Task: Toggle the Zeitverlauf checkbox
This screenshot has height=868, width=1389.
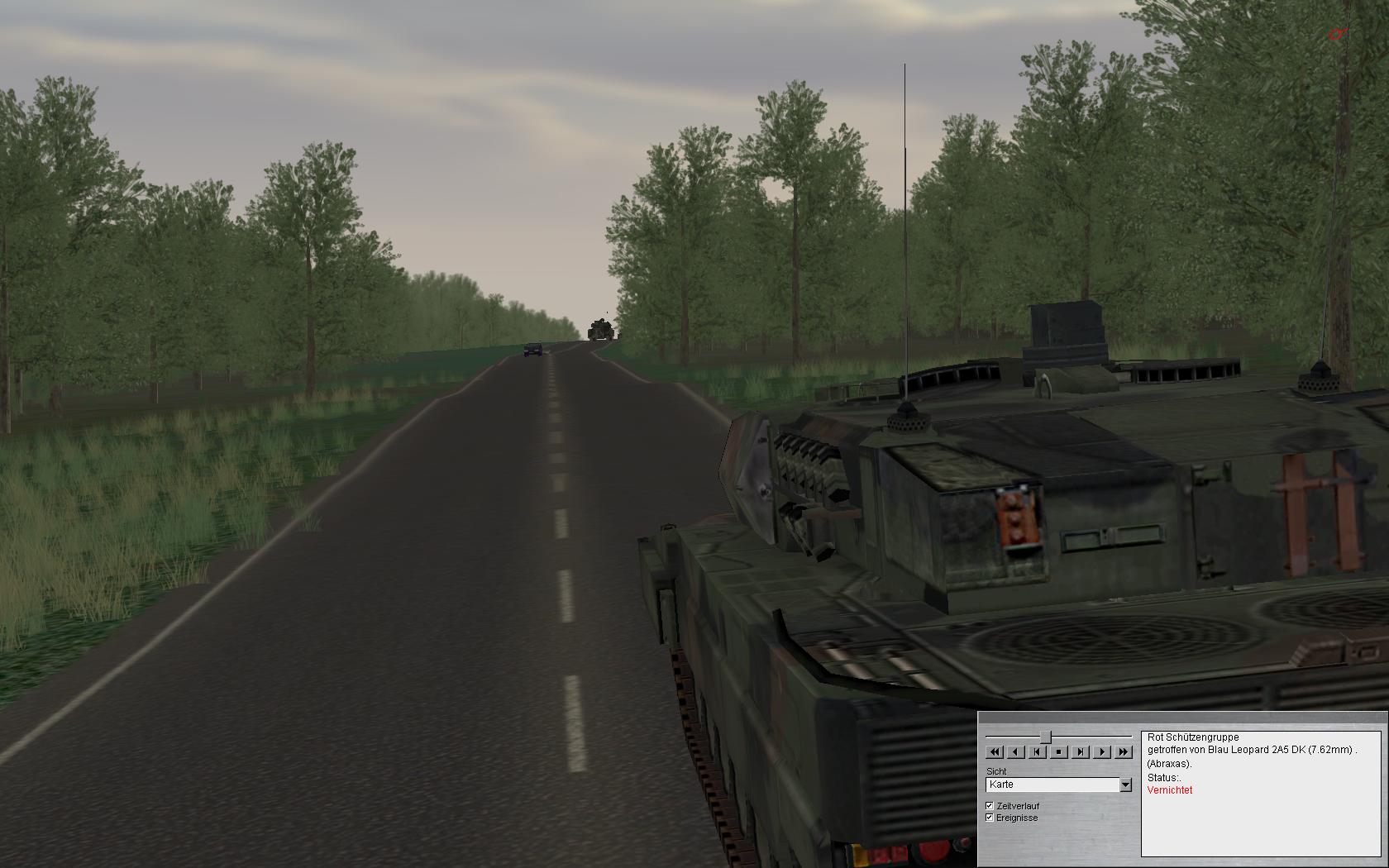Action: click(x=990, y=805)
